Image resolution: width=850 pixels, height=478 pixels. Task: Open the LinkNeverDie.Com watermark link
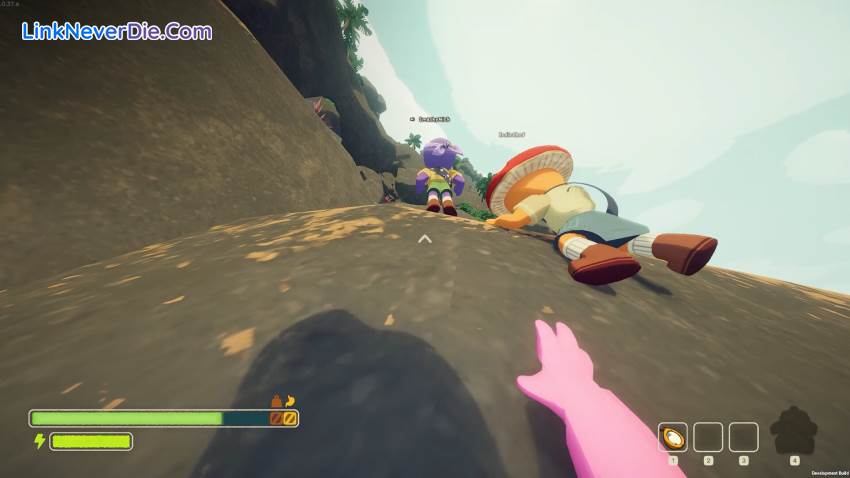117,31
